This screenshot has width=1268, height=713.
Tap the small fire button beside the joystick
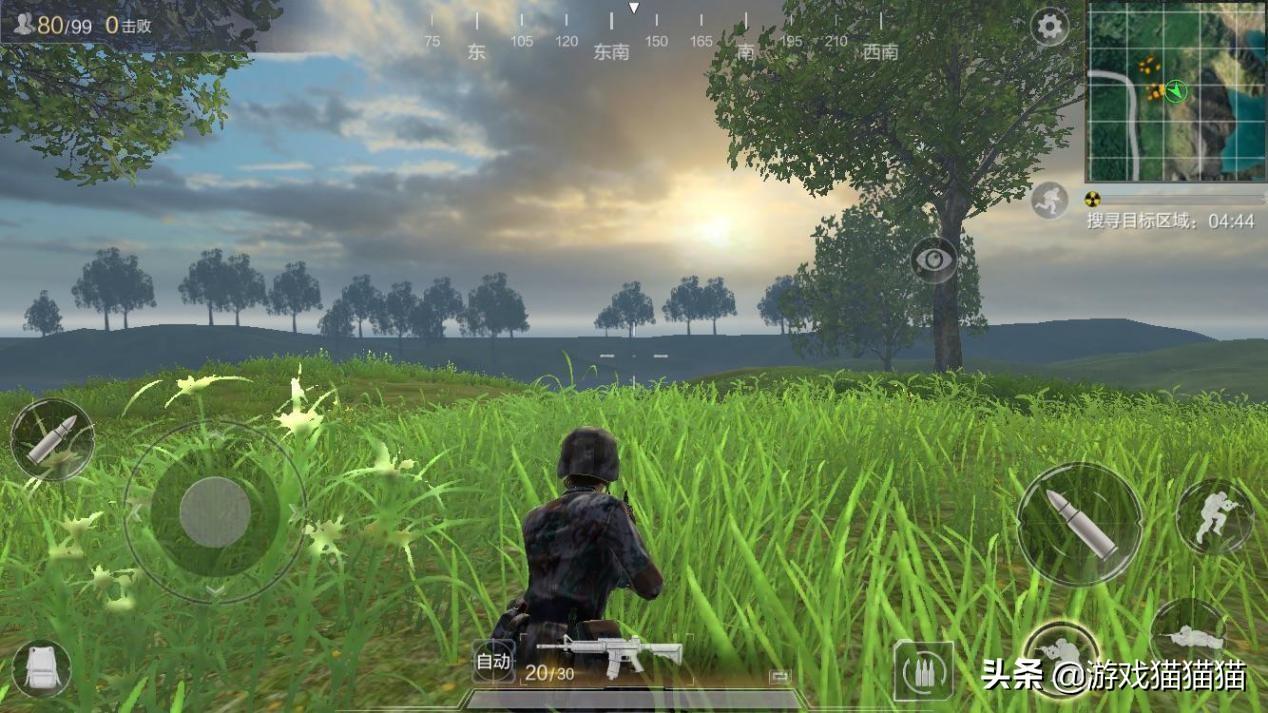coord(52,440)
